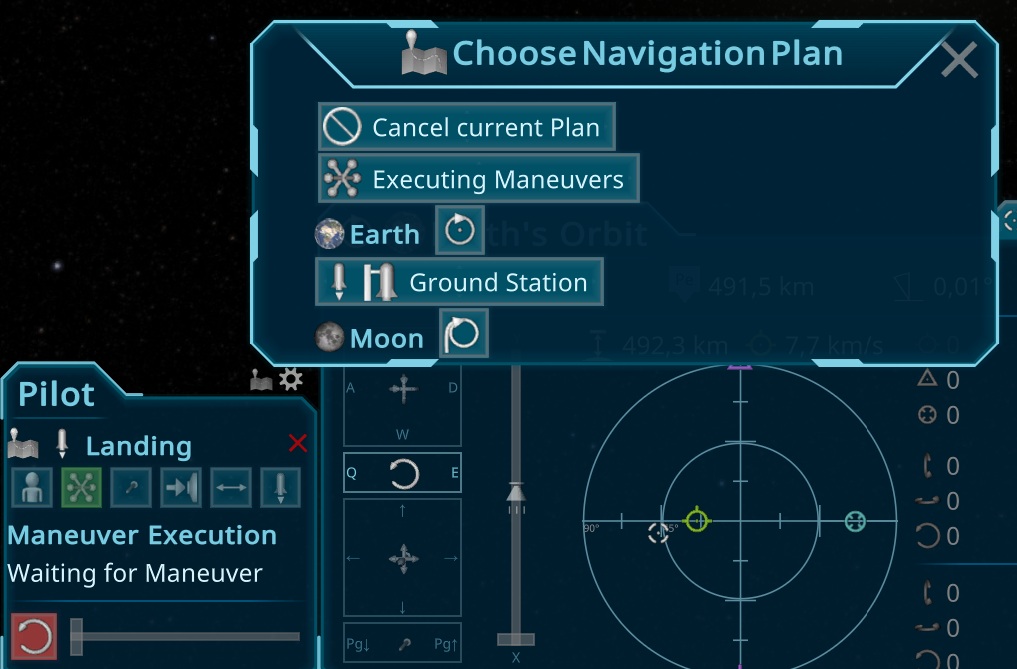Click the Q/E roll control indicator
Screen dimensions: 1017x669
[403, 473]
